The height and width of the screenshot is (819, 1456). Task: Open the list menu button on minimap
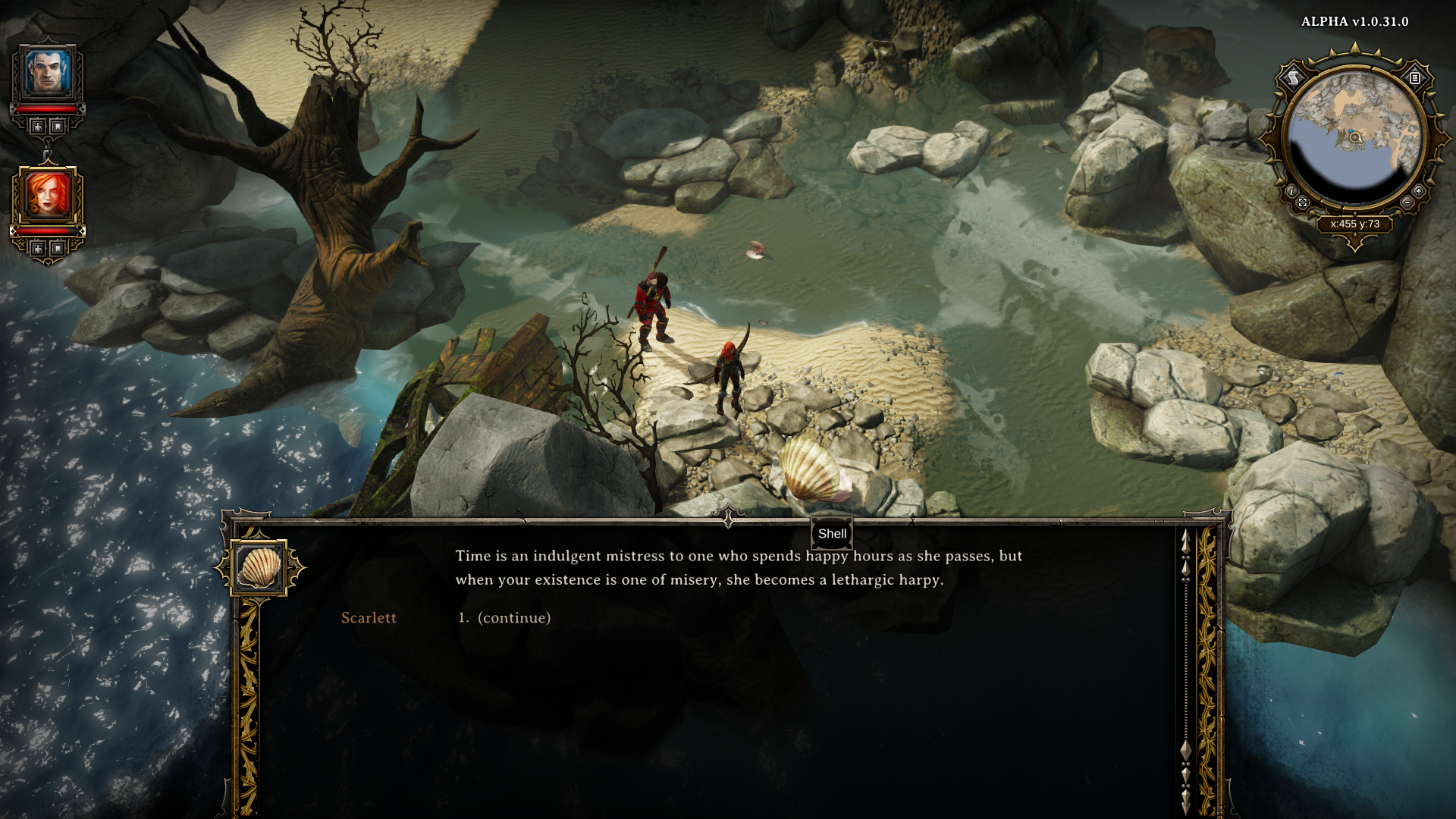[x=1415, y=77]
